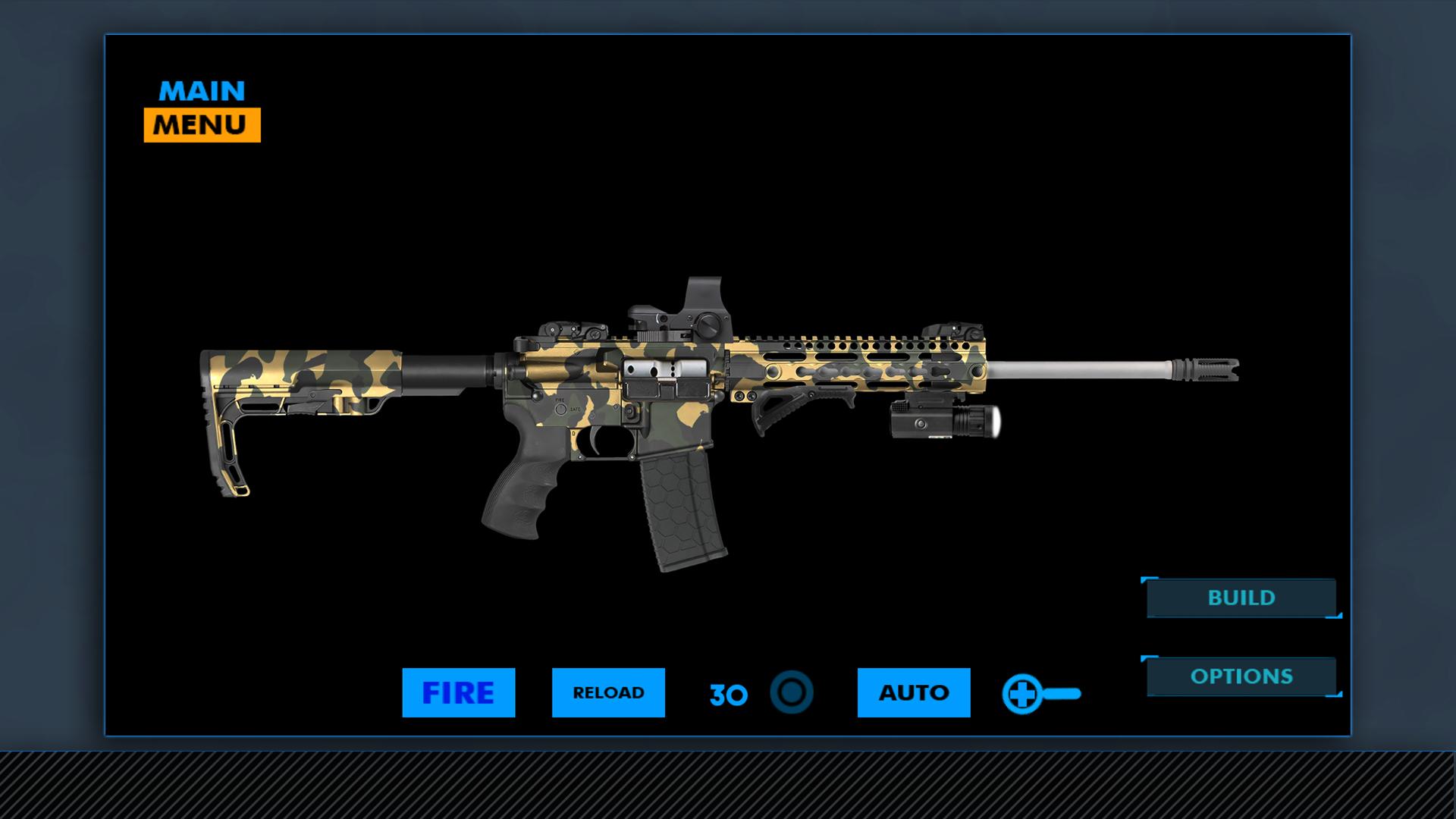Flip the FIRE/SAFE selector switch on the receiver
The height and width of the screenshot is (819, 1456).
(x=561, y=409)
